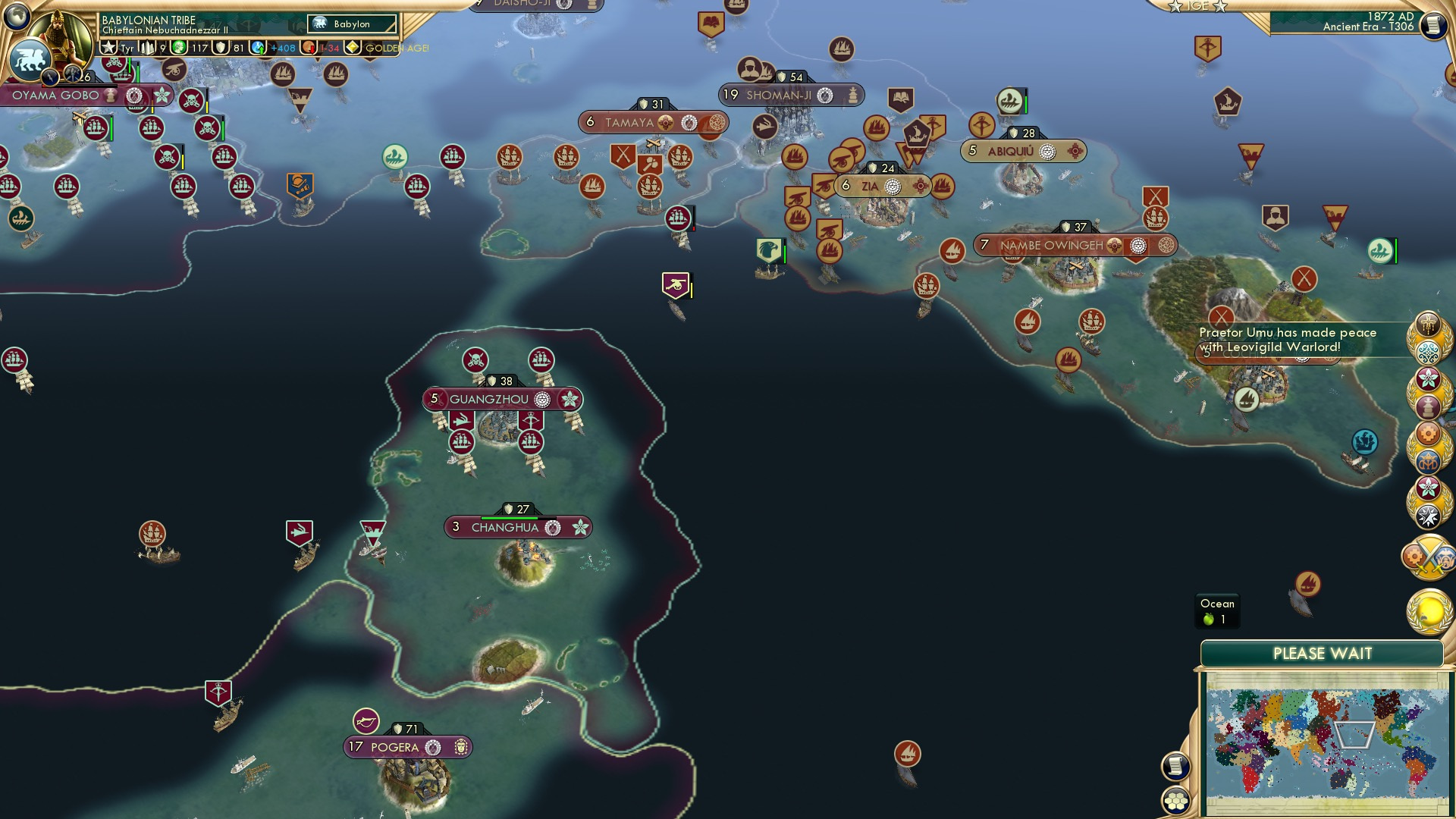Open the Babylon civilization banner dropdown
The image size is (1456, 819).
[x=350, y=24]
